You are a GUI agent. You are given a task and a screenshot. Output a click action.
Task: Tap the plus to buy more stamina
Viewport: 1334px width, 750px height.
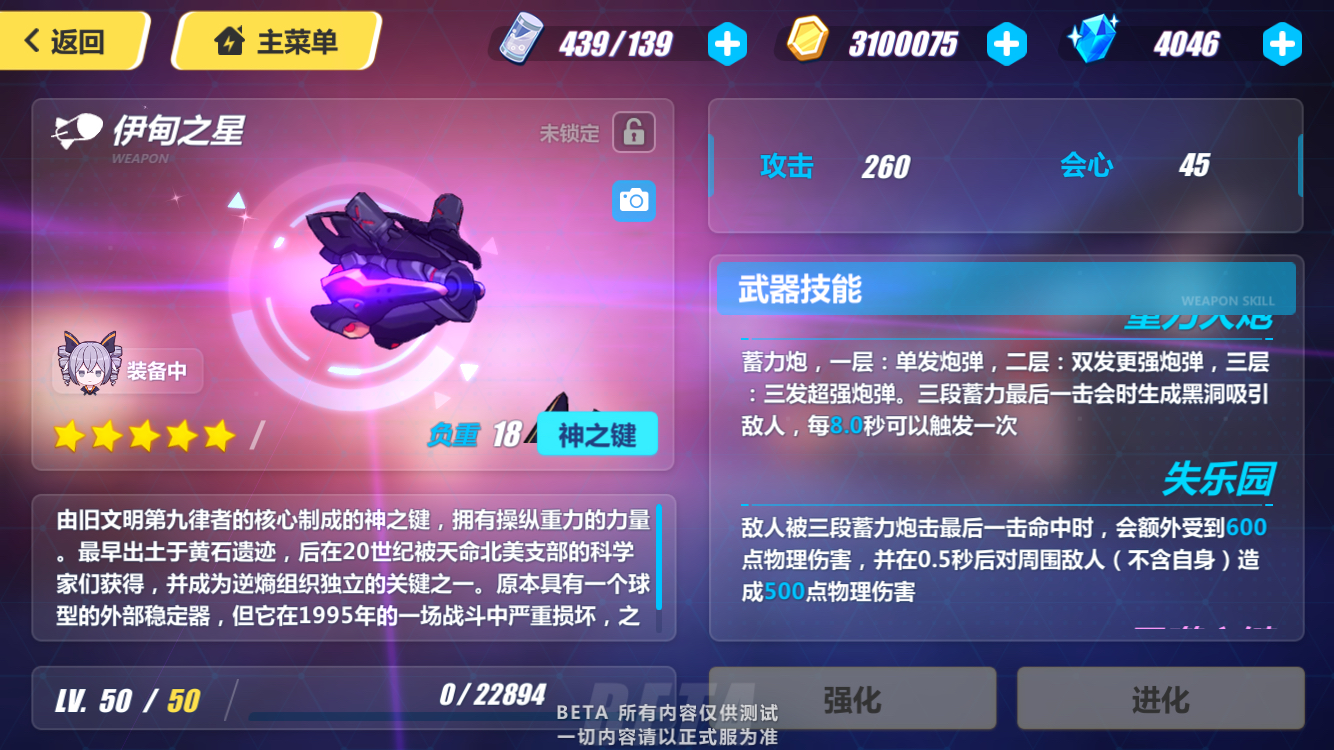coord(728,43)
